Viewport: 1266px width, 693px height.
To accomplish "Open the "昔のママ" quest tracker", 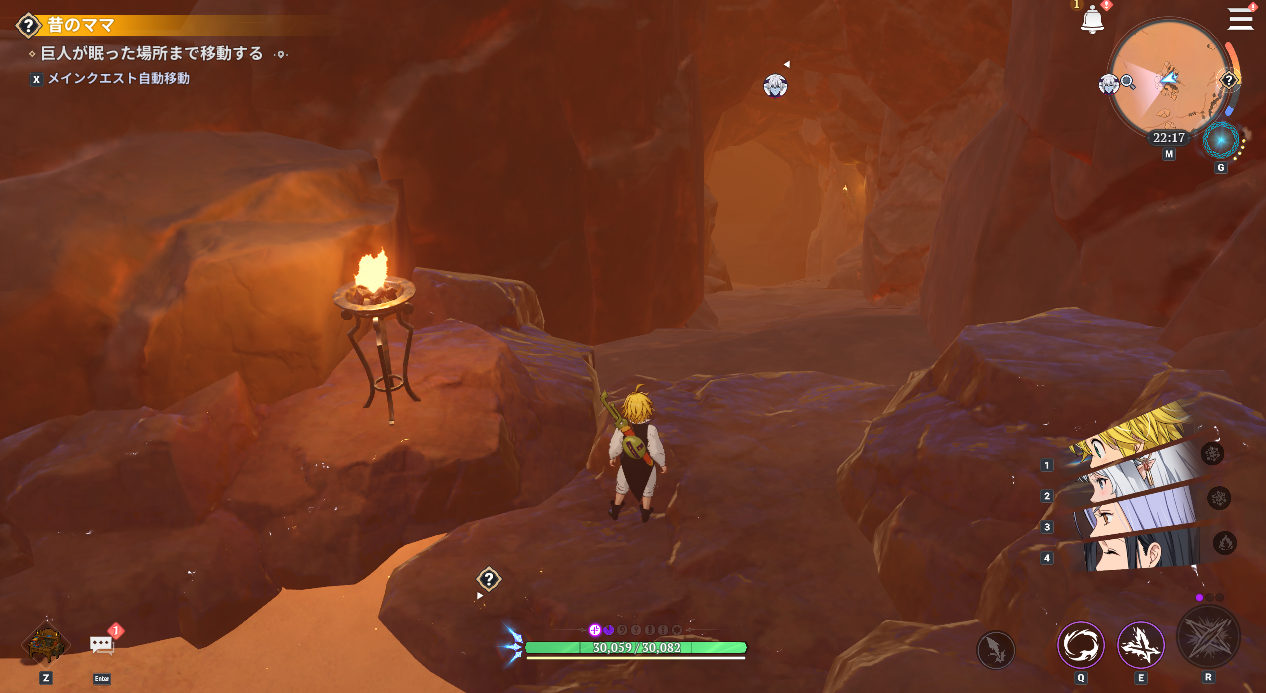I will 80,25.
